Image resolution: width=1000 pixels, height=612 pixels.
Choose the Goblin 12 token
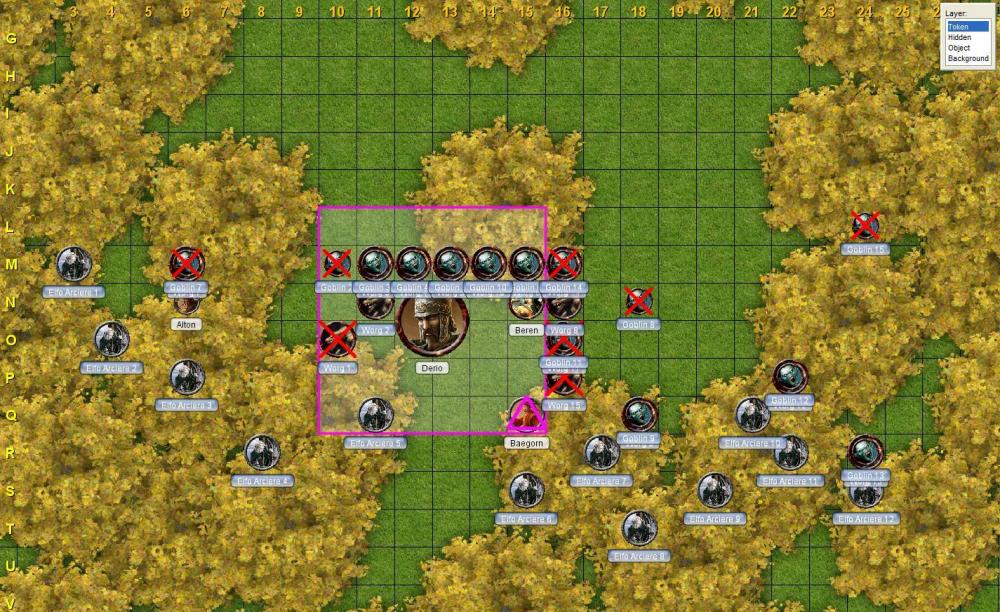coord(790,377)
